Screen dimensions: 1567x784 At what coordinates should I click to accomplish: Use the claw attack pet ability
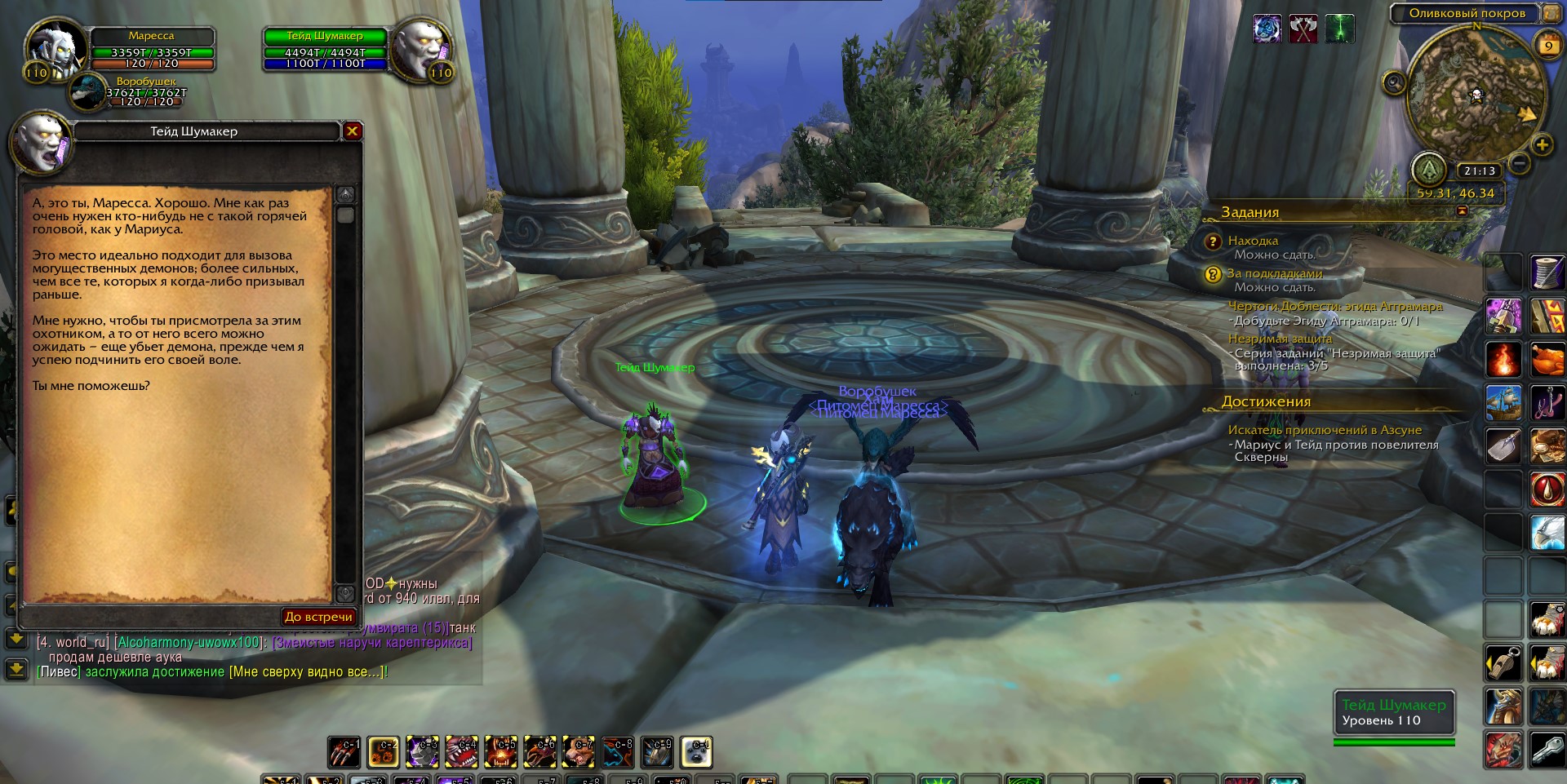point(344,752)
